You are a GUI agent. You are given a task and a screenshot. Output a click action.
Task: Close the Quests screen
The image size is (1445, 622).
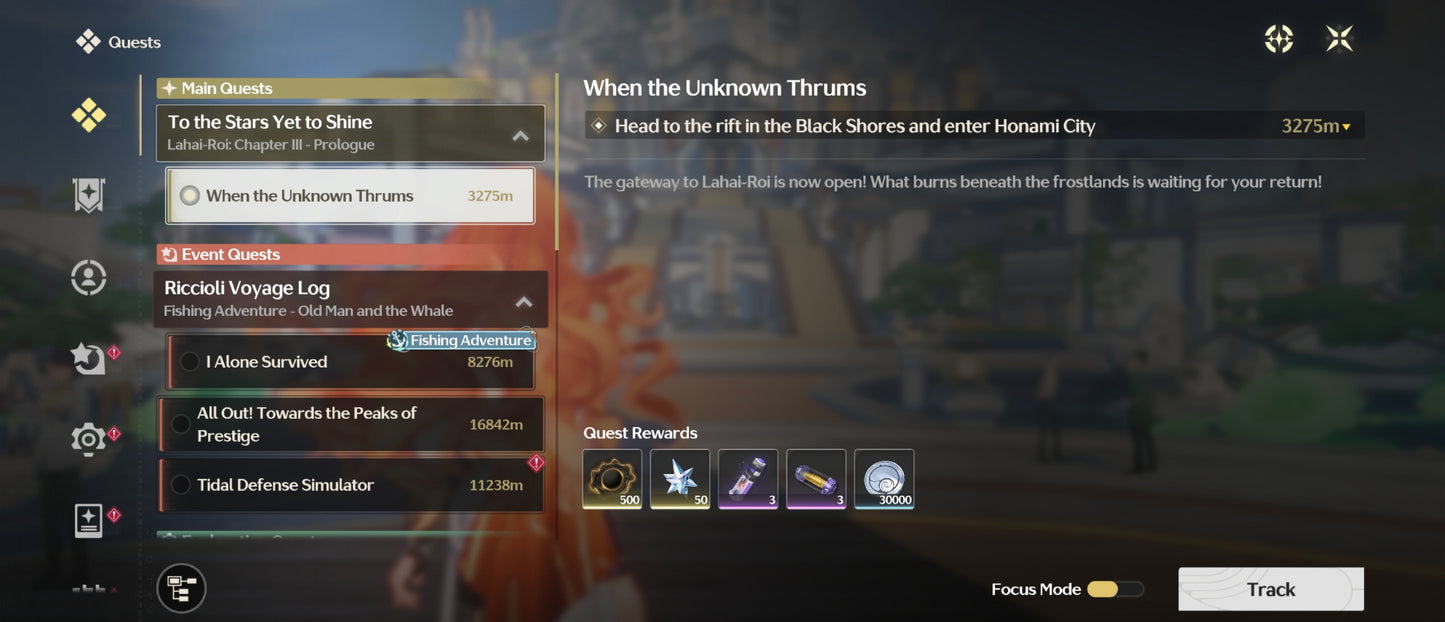(1339, 39)
